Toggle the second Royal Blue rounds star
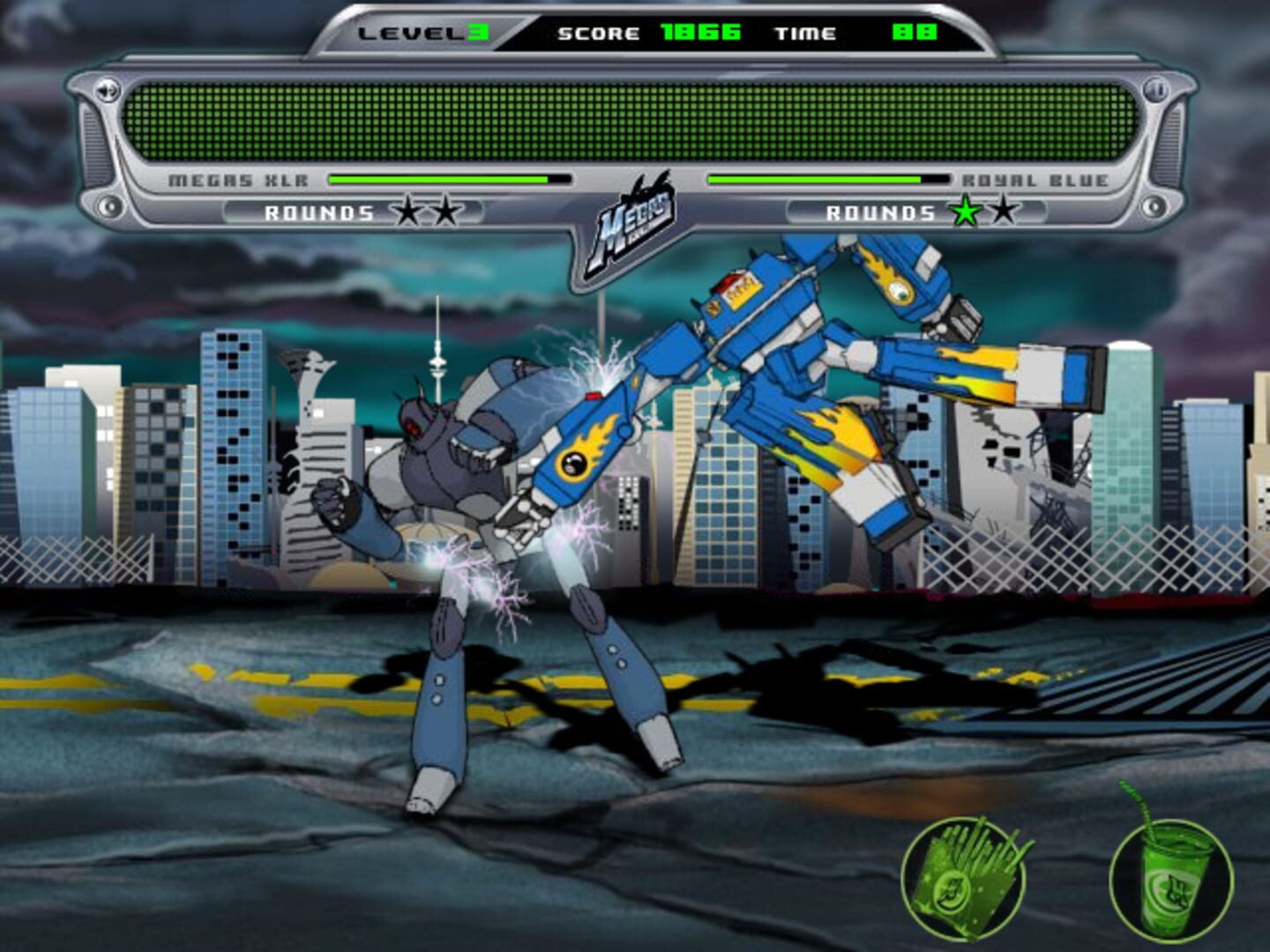The height and width of the screenshot is (952, 1270). tap(1003, 211)
